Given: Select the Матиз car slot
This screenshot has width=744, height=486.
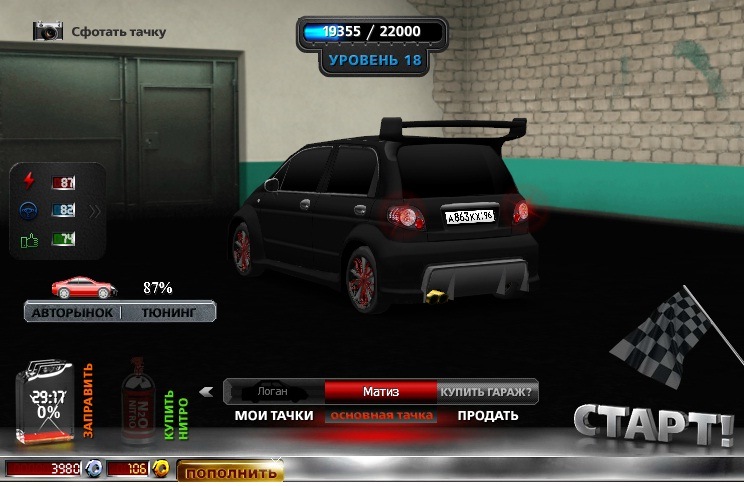Looking at the screenshot, I should click(380, 392).
